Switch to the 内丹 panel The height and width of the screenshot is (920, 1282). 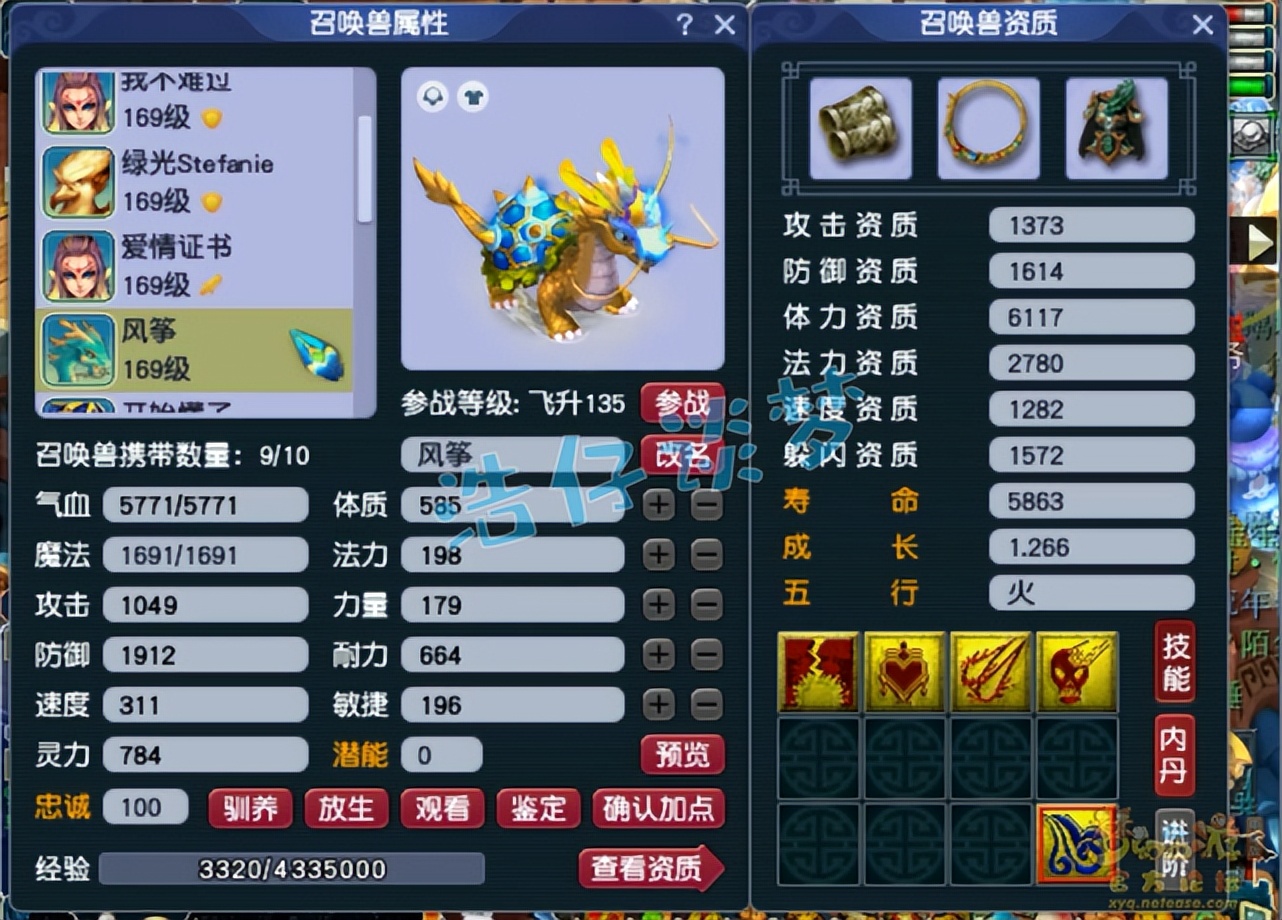(1175, 754)
